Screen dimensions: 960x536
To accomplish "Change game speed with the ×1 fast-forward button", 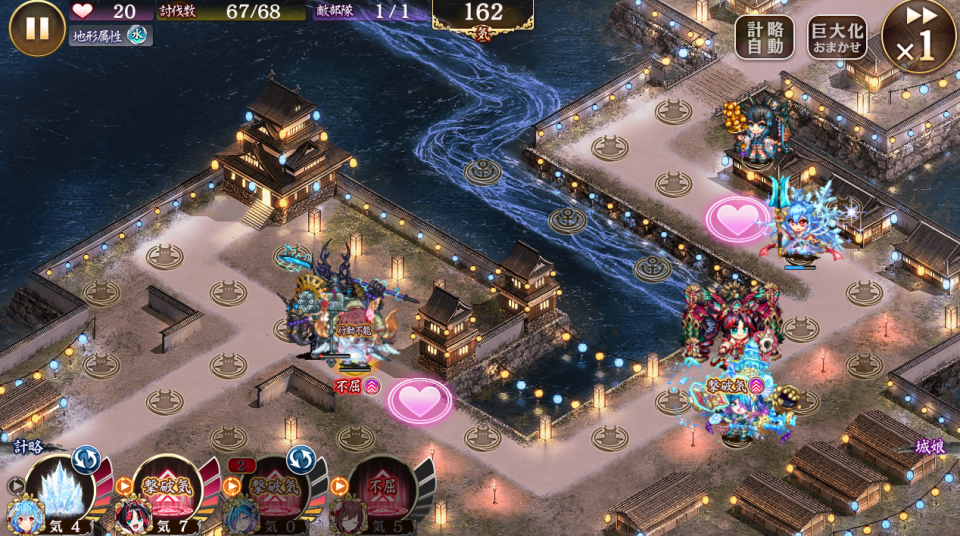I will (x=918, y=37).
